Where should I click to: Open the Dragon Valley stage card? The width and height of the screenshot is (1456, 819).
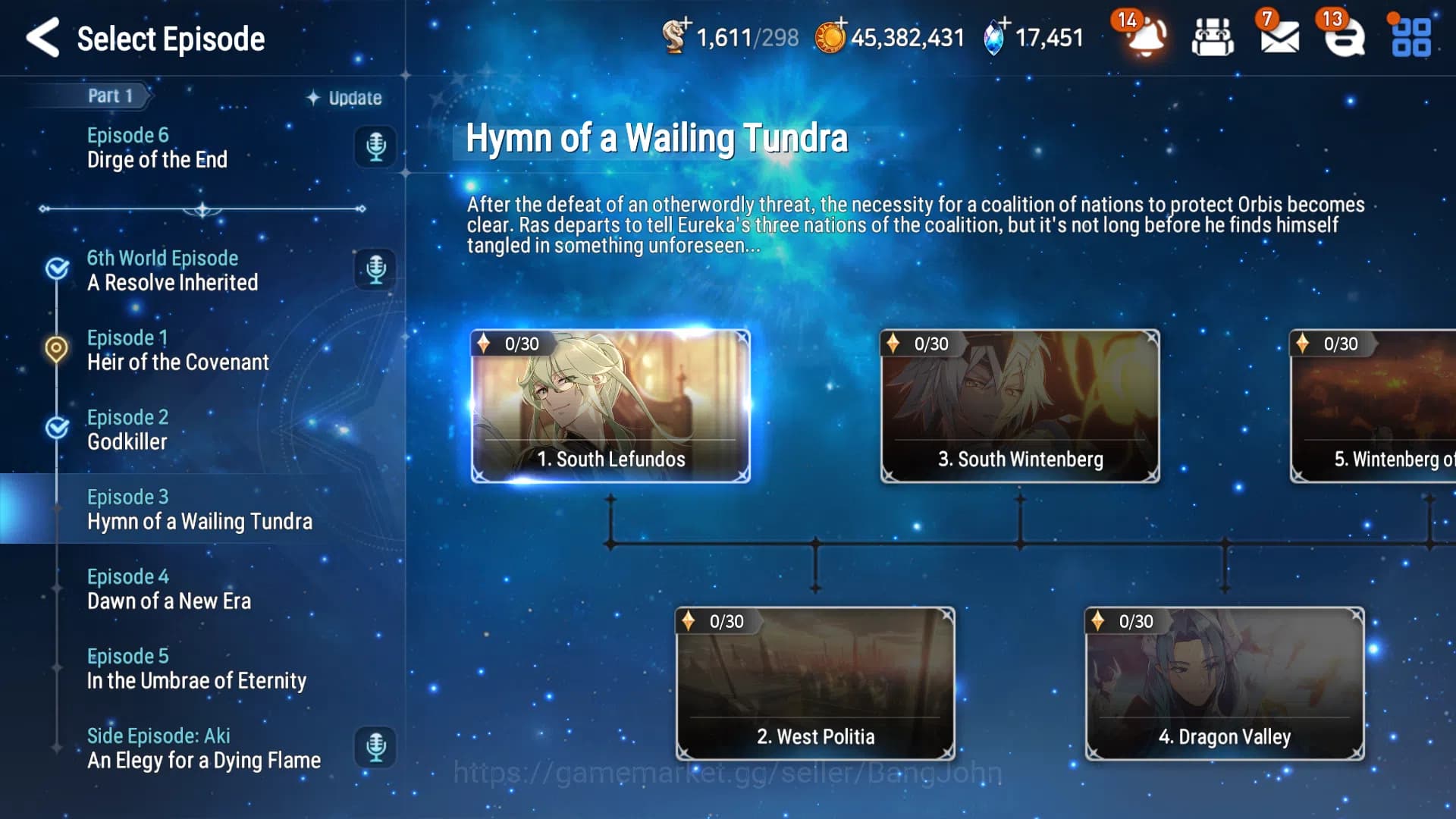coord(1225,682)
